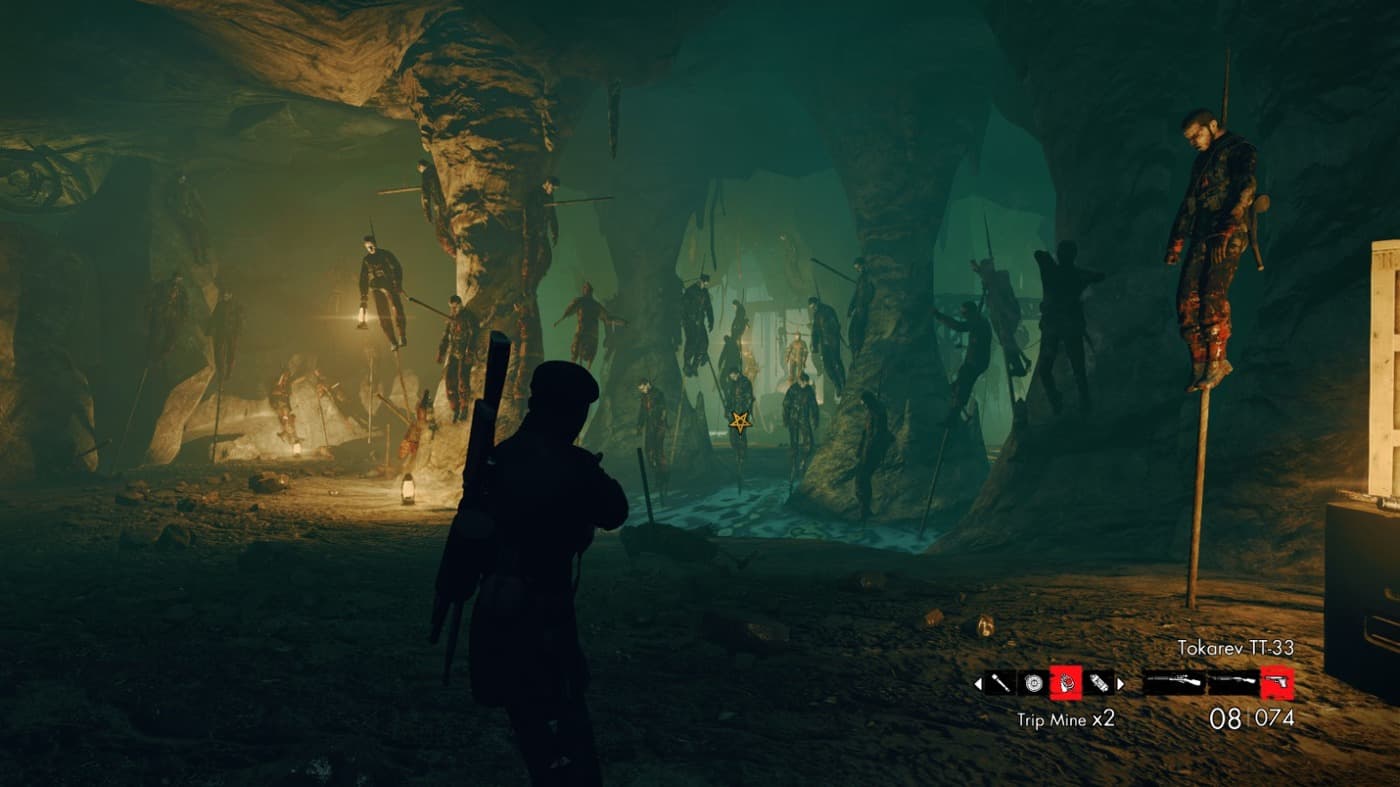The width and height of the screenshot is (1400, 787).
Task: Cycle items with the right arrow
Action: coord(1120,684)
